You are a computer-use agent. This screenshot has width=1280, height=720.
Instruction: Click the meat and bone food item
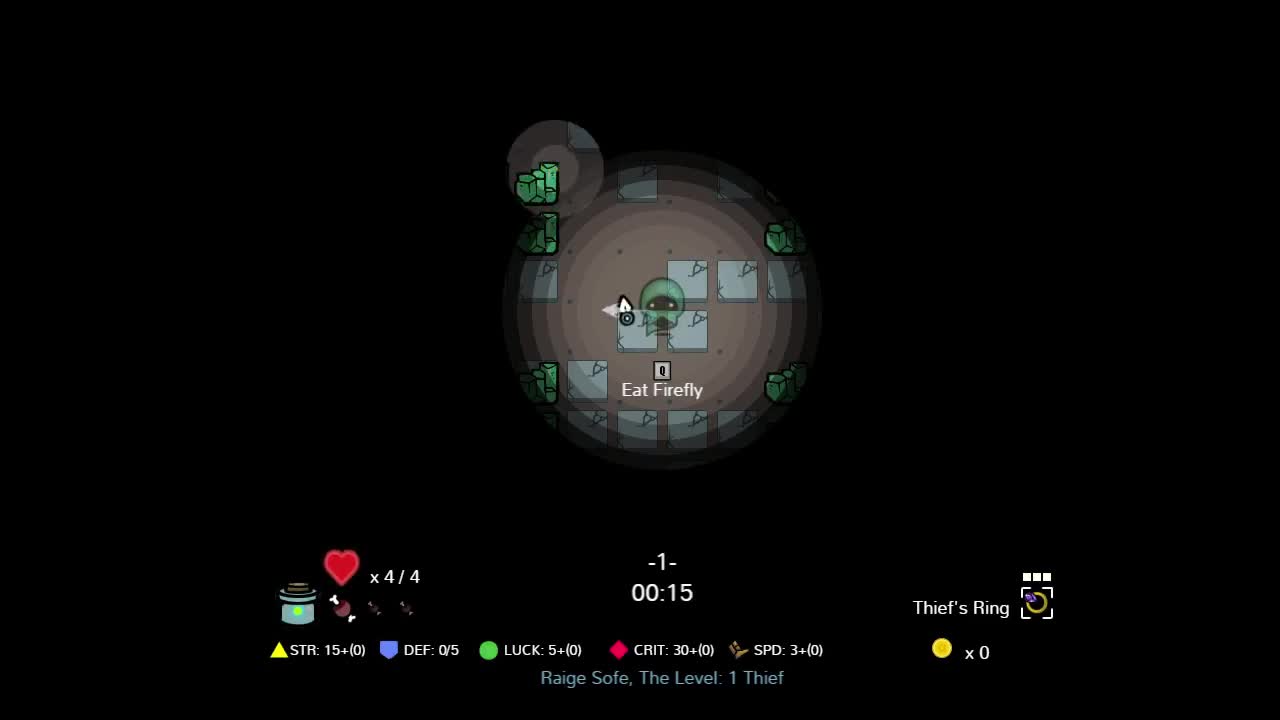(x=342, y=608)
